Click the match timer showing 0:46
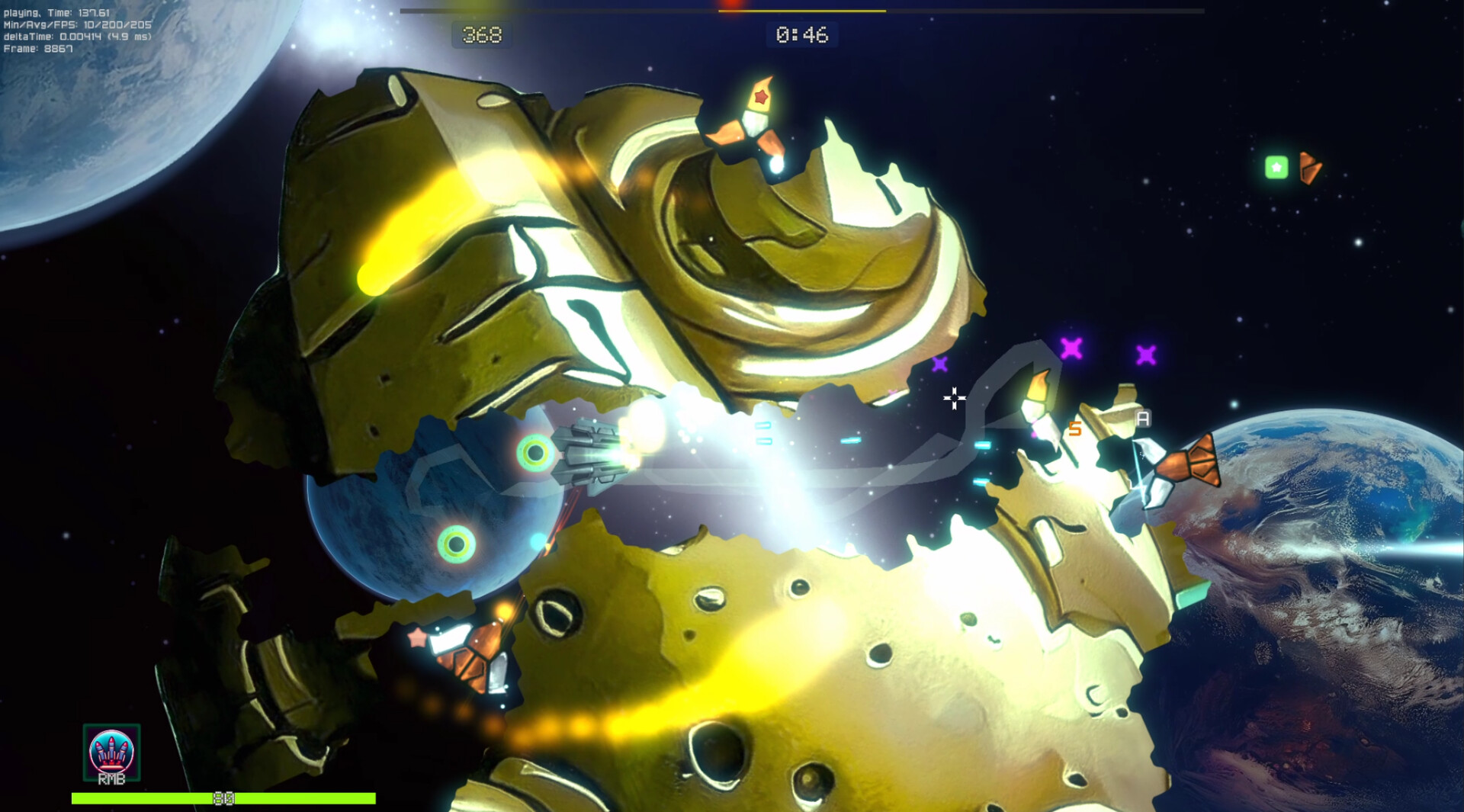1464x812 pixels. coord(801,34)
